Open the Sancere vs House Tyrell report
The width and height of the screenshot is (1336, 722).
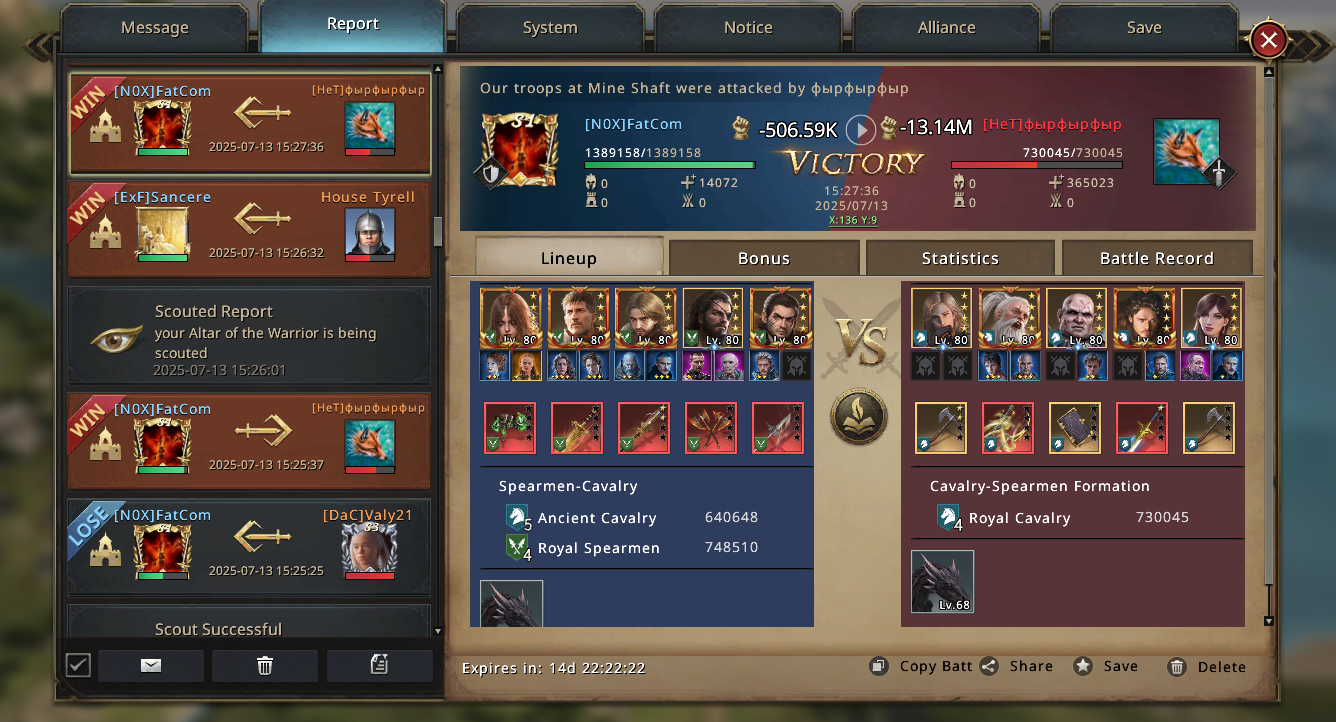[x=249, y=229]
